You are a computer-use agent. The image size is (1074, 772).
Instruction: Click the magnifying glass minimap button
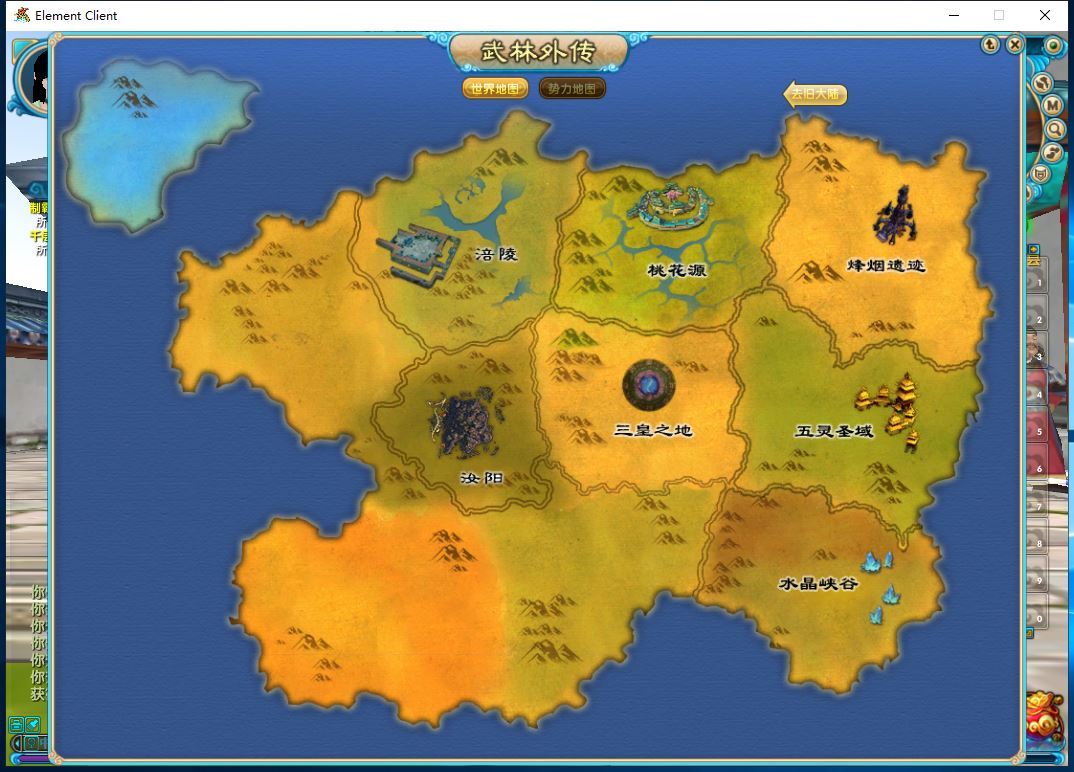1055,129
